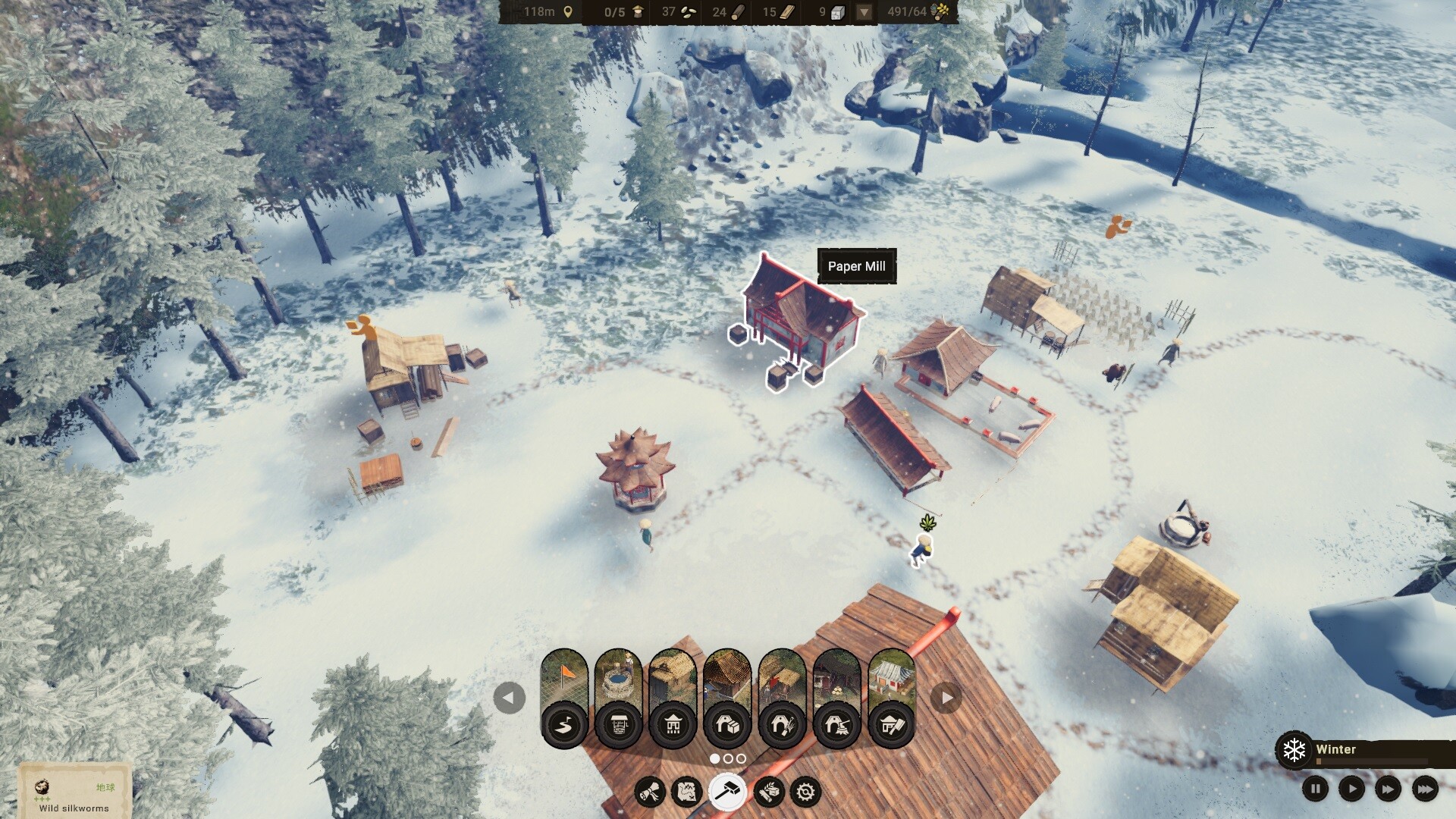The image size is (1456, 819).
Task: Pause the game
Action: pyautogui.click(x=1316, y=789)
